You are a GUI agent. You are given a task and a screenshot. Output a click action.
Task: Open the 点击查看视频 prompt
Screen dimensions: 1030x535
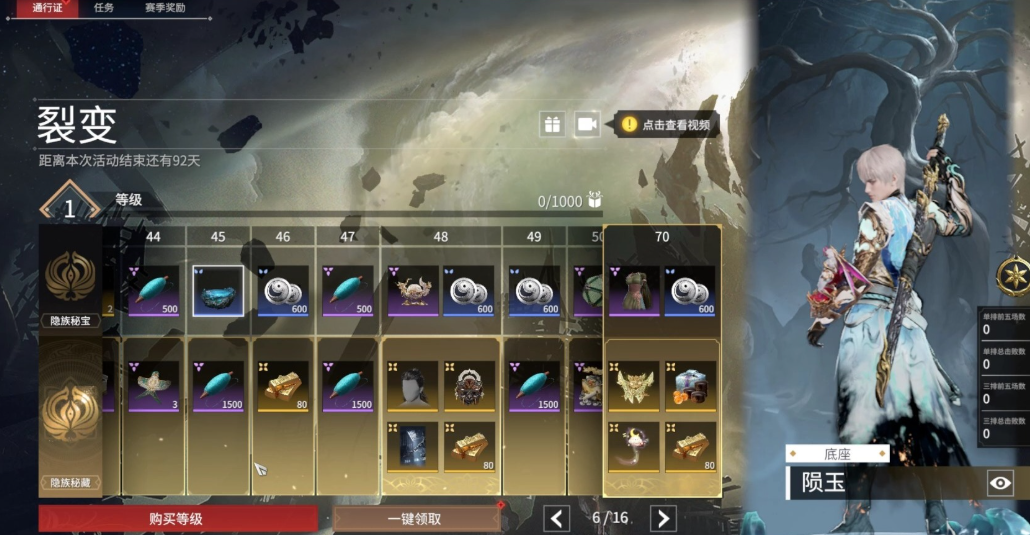[666, 124]
